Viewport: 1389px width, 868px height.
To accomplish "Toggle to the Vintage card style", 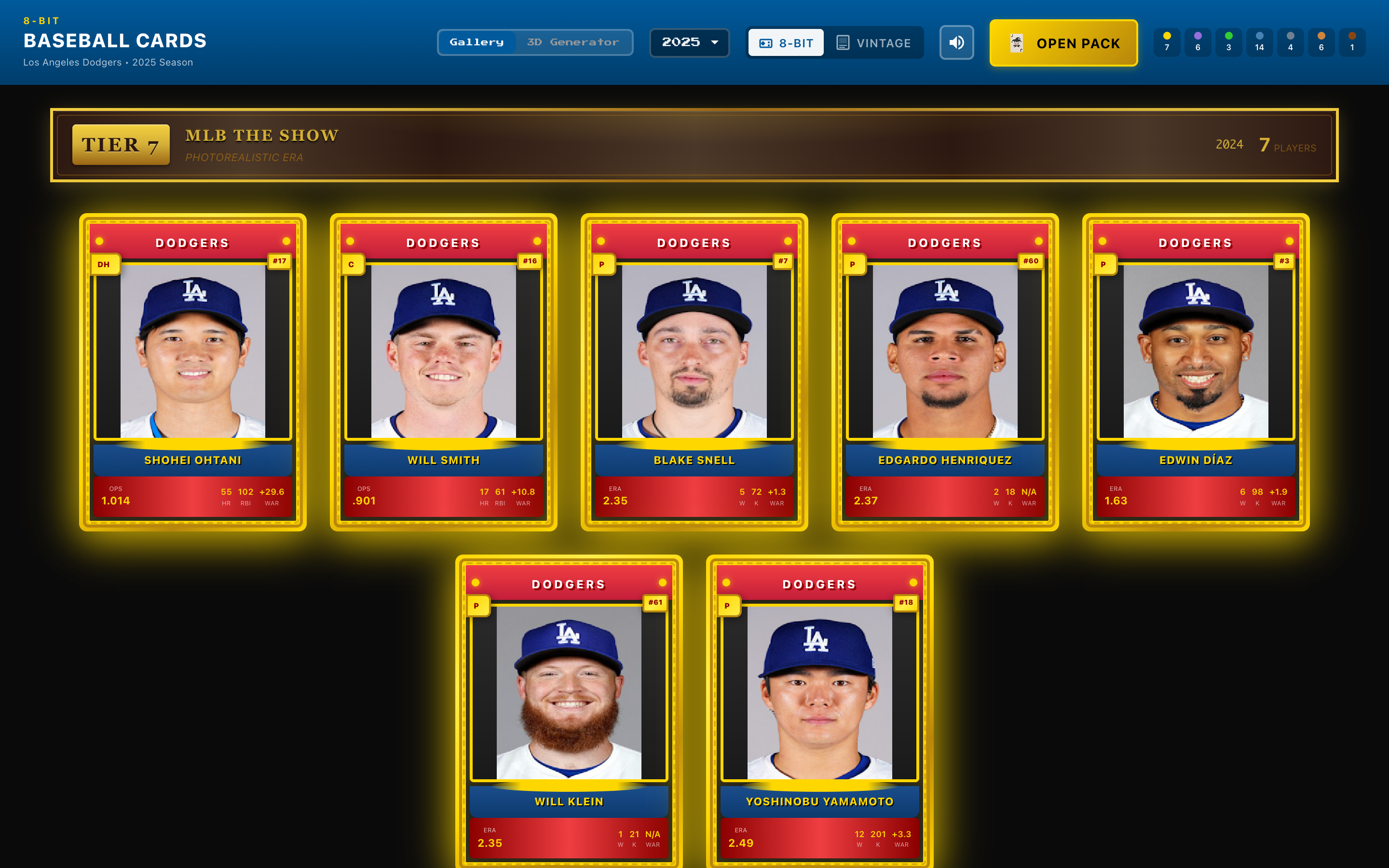I will (875, 42).
